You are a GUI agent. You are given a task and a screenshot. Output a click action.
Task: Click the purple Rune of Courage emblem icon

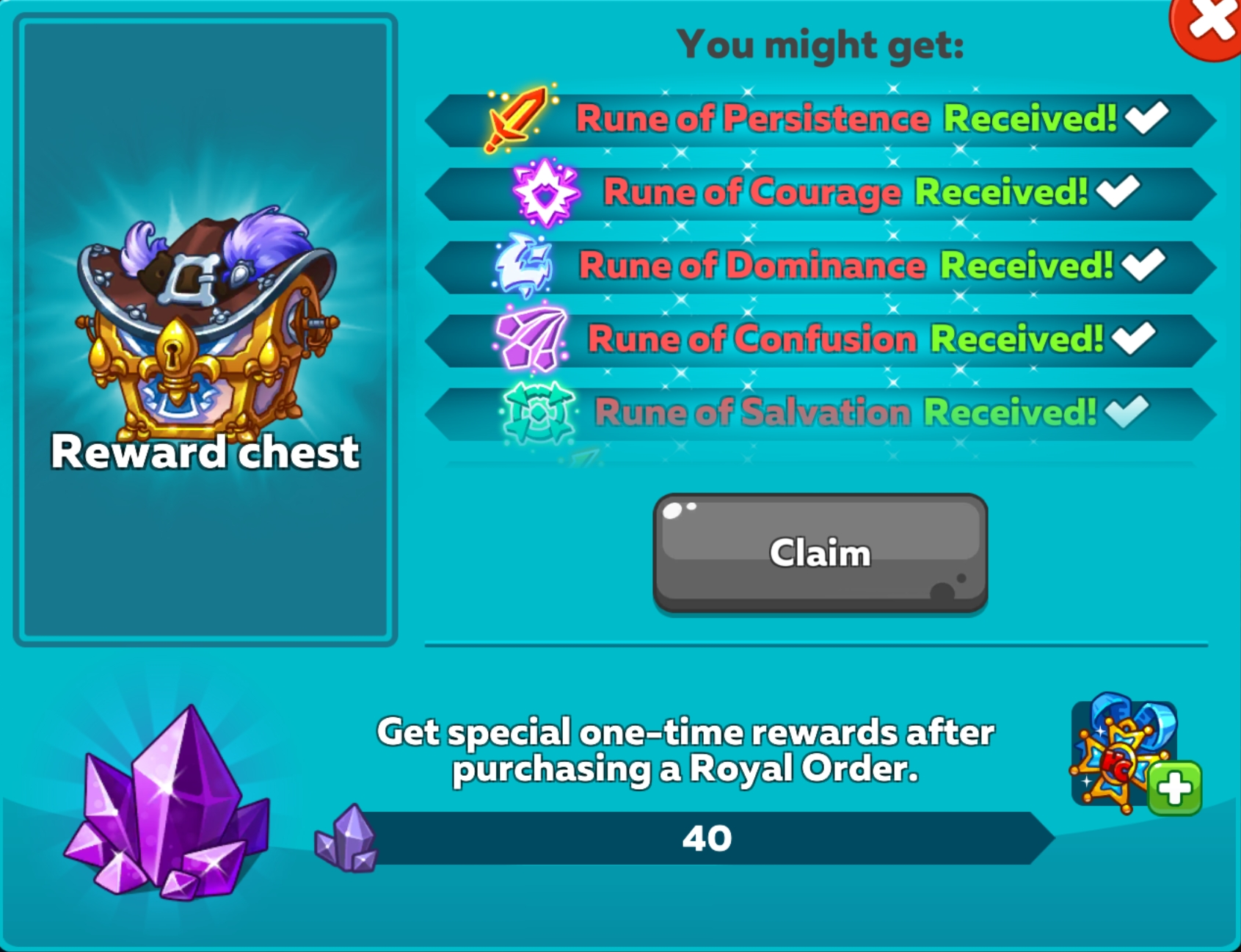click(x=543, y=192)
